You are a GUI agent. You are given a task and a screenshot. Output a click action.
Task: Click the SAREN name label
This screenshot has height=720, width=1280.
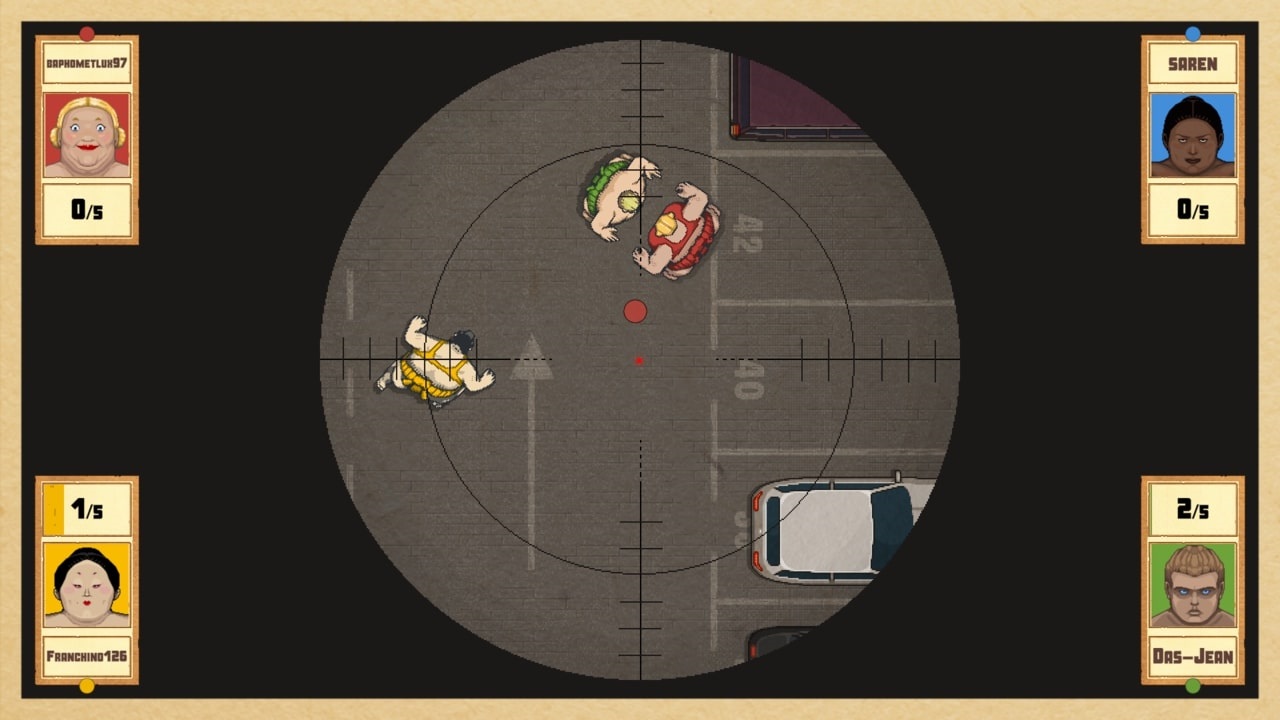[1192, 63]
